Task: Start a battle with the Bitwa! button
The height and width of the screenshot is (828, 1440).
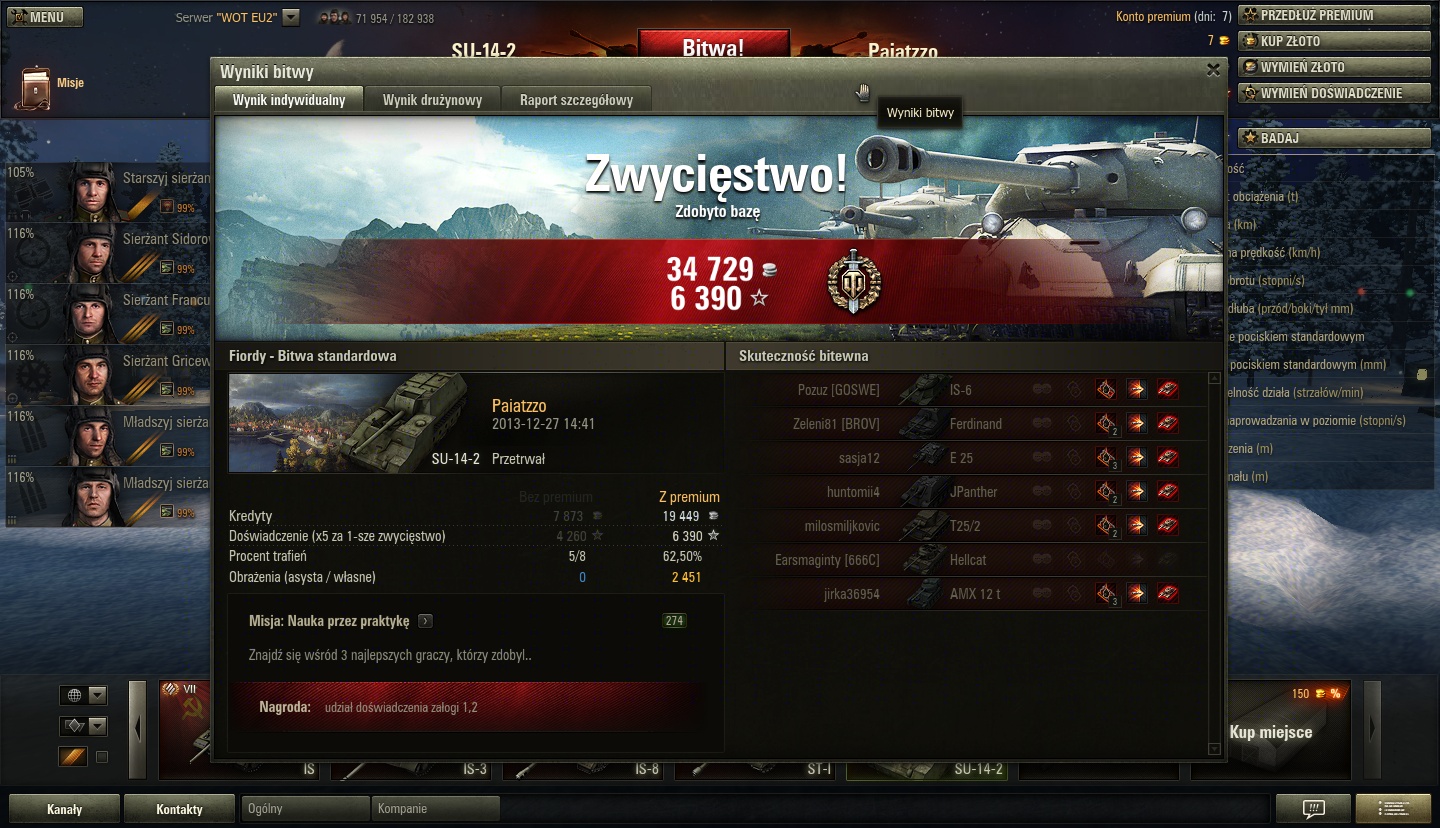Action: point(713,47)
